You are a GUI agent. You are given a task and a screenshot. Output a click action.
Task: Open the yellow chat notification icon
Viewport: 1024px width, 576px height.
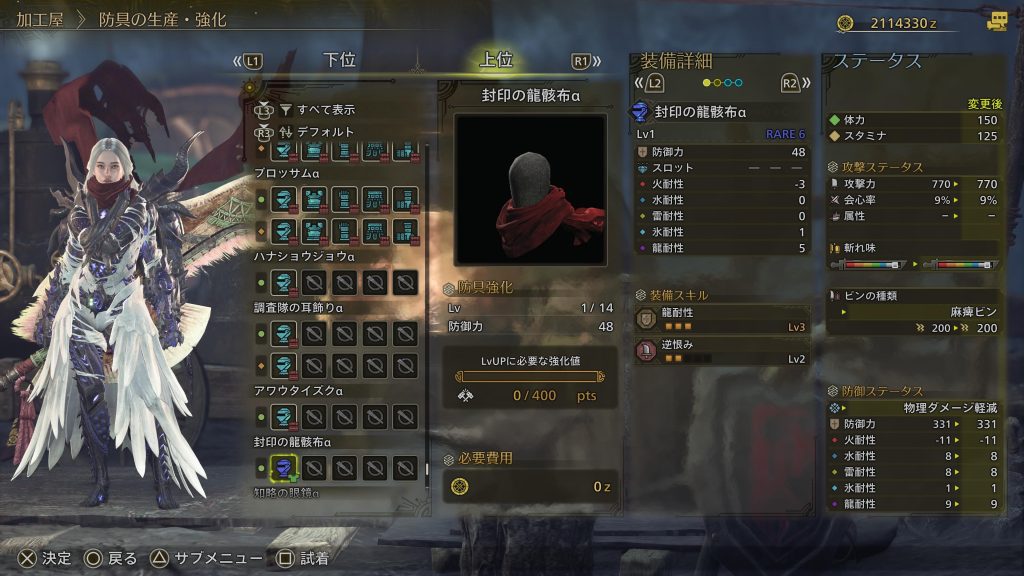pyautogui.click(x=997, y=22)
